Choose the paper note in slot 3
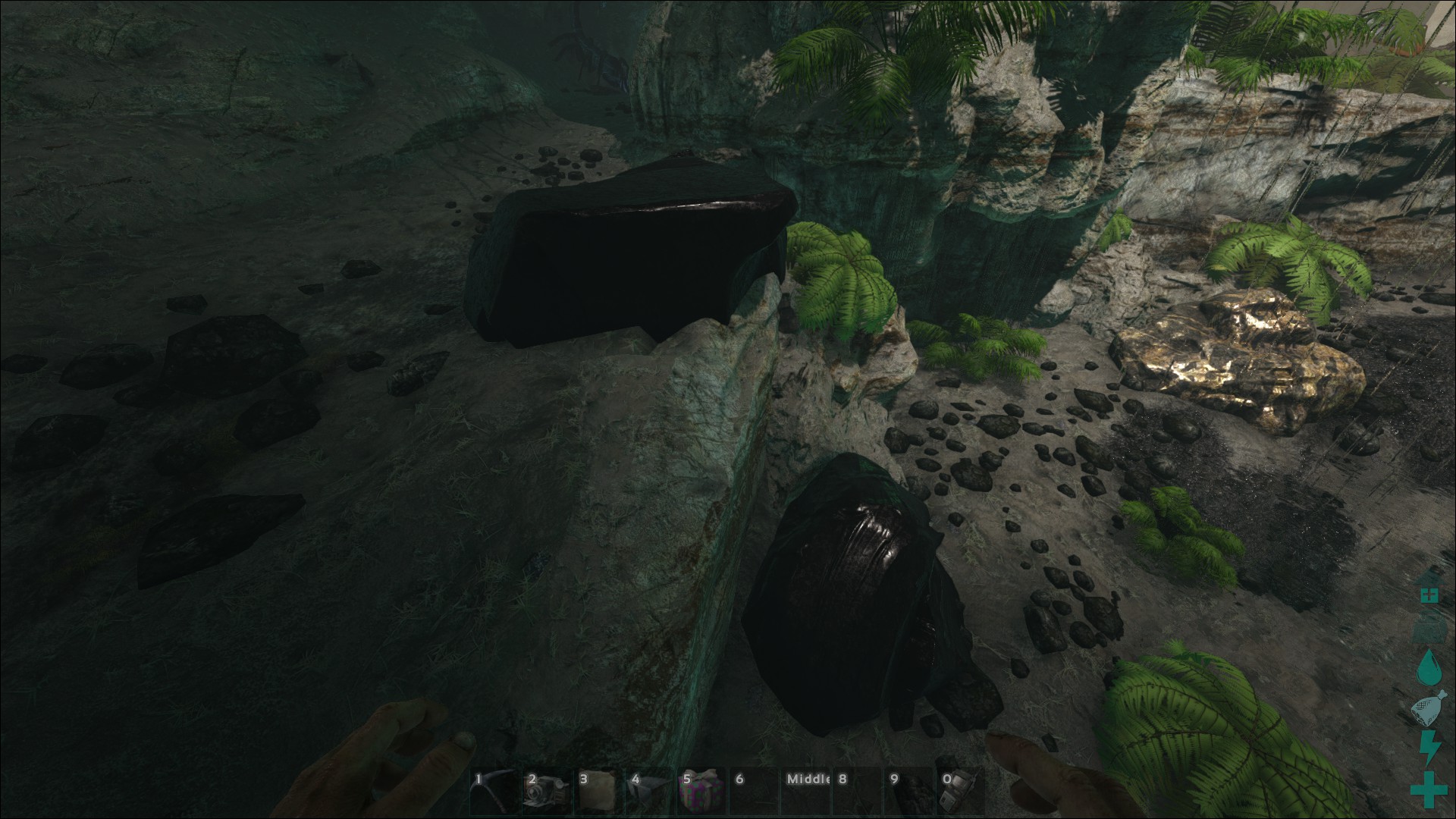1456x819 pixels. pos(597,791)
